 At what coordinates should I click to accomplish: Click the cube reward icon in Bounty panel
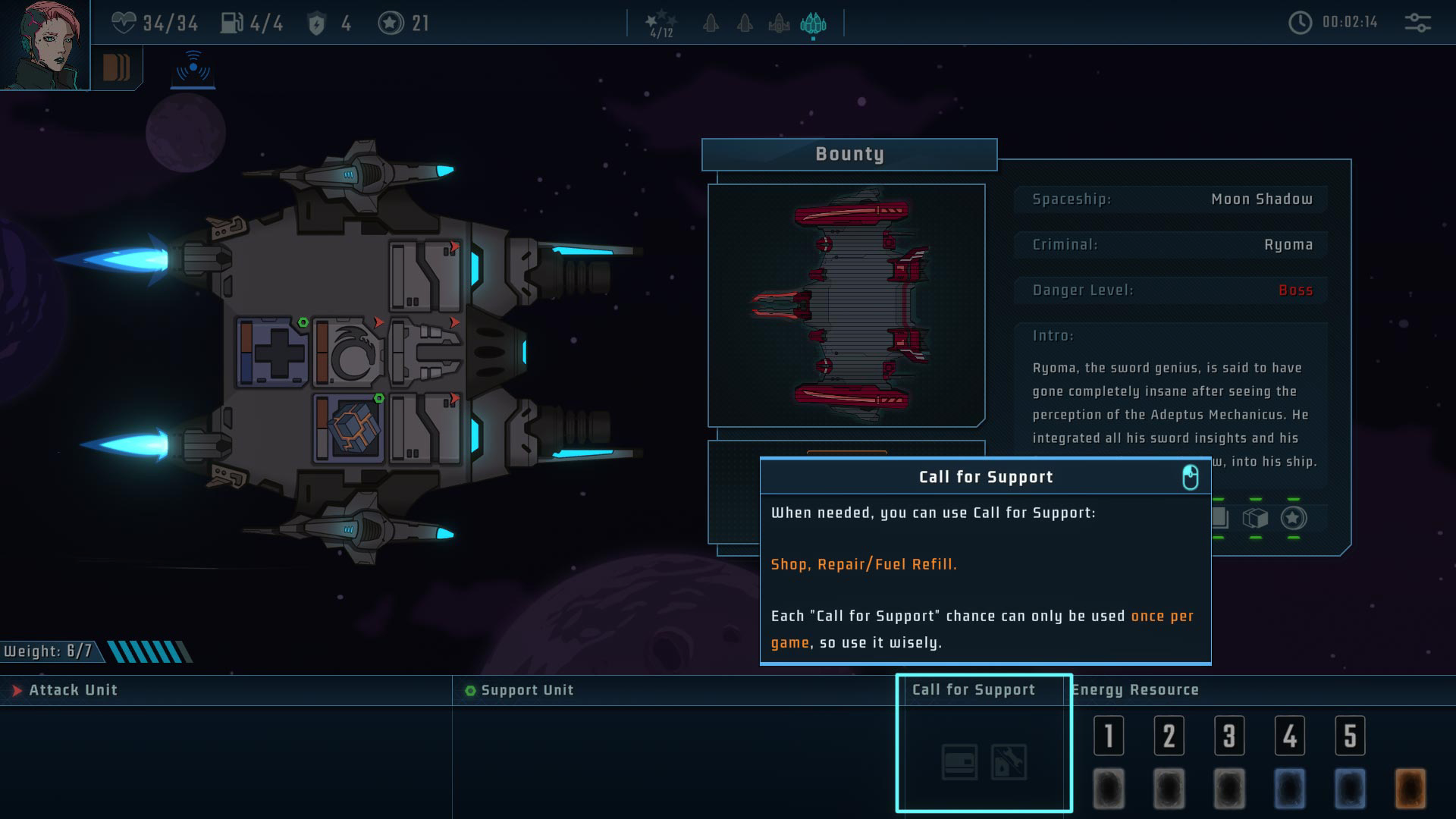1255,518
